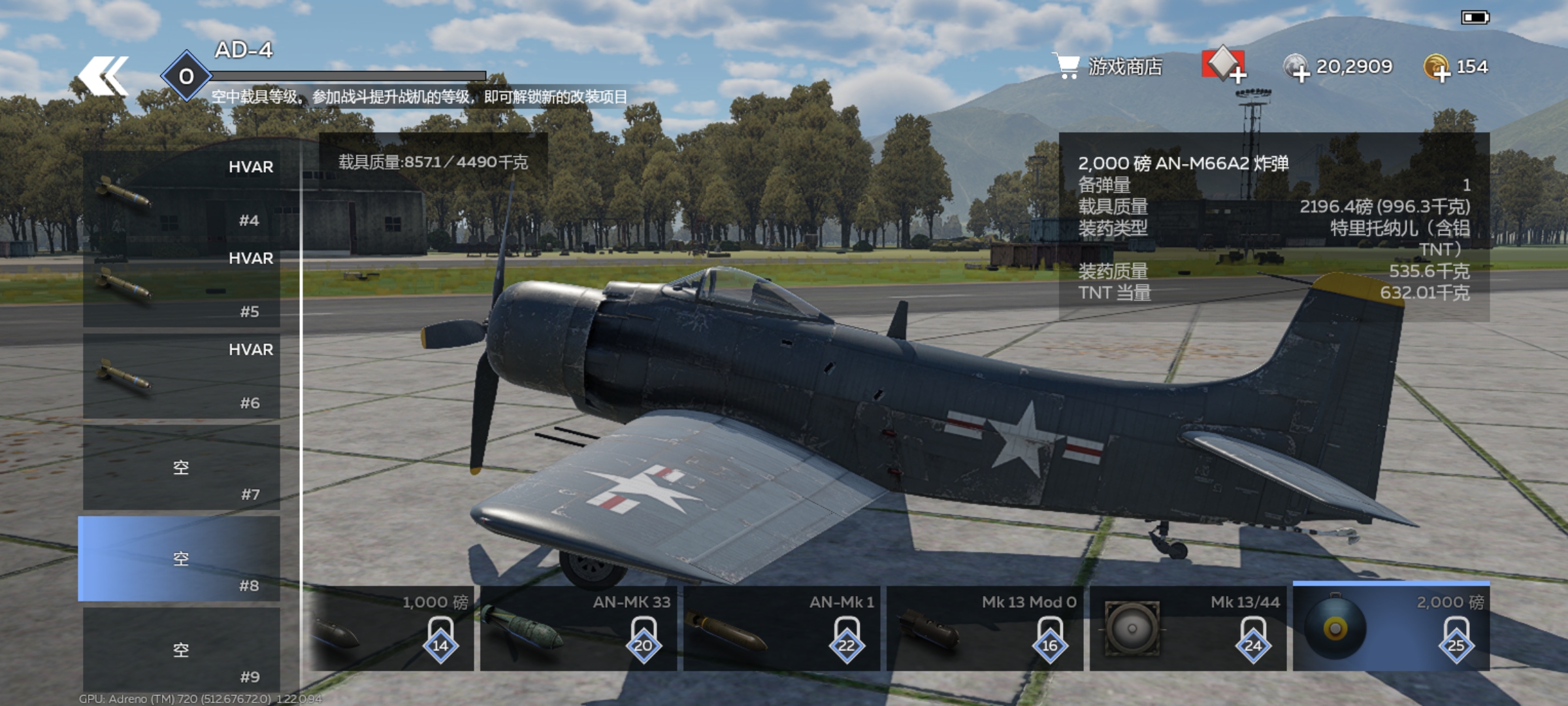Add red diamond premium currency
The height and width of the screenshot is (706, 1568).
[x=1223, y=66]
